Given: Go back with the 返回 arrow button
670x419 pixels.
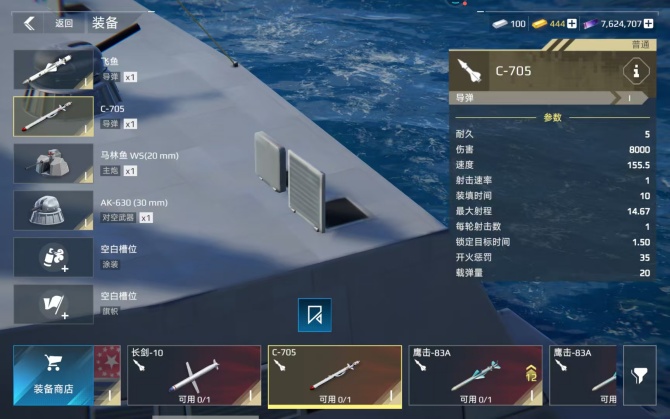Looking at the screenshot, I should pos(30,23).
